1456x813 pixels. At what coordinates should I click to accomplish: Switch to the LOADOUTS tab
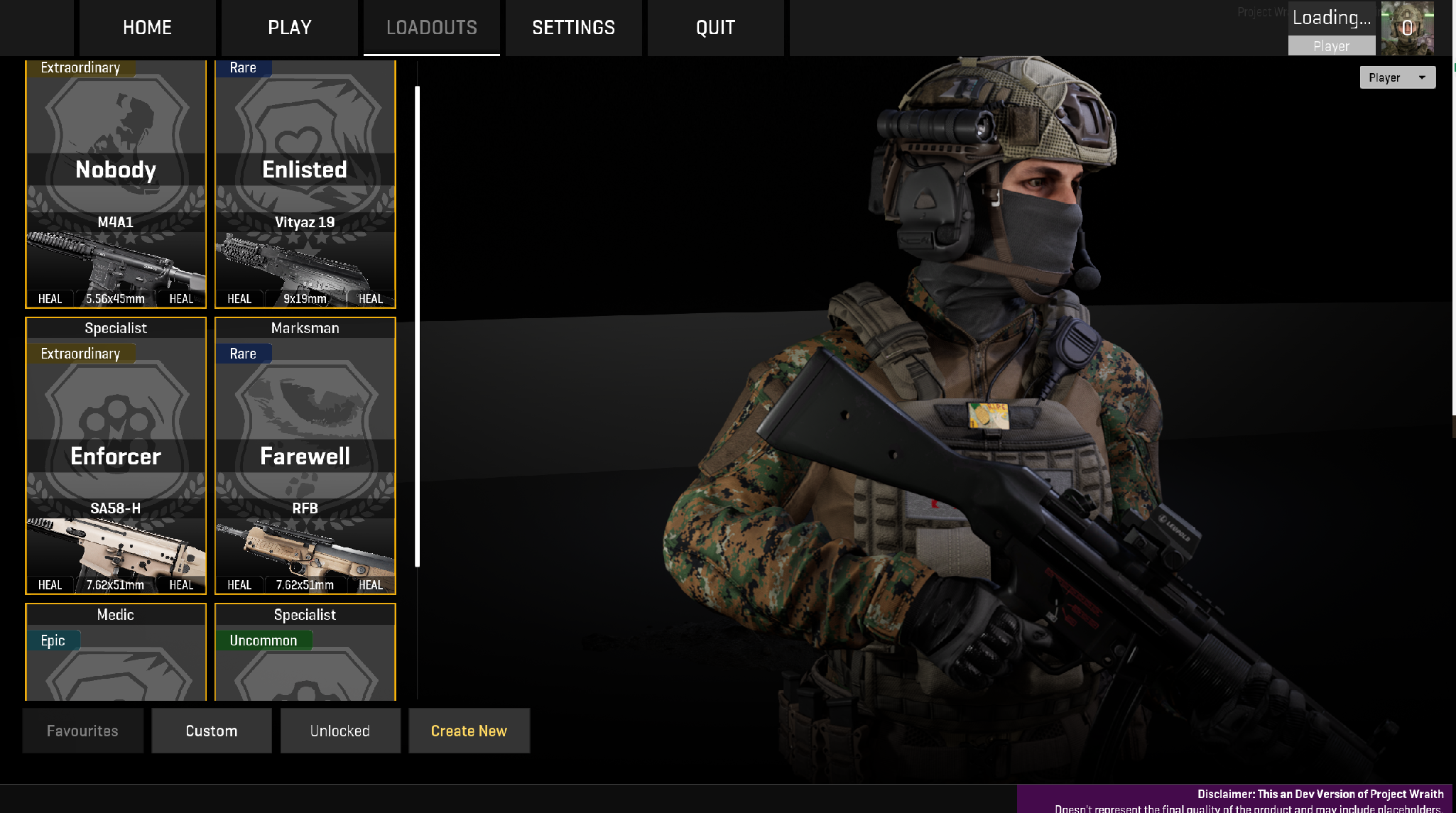tap(432, 28)
